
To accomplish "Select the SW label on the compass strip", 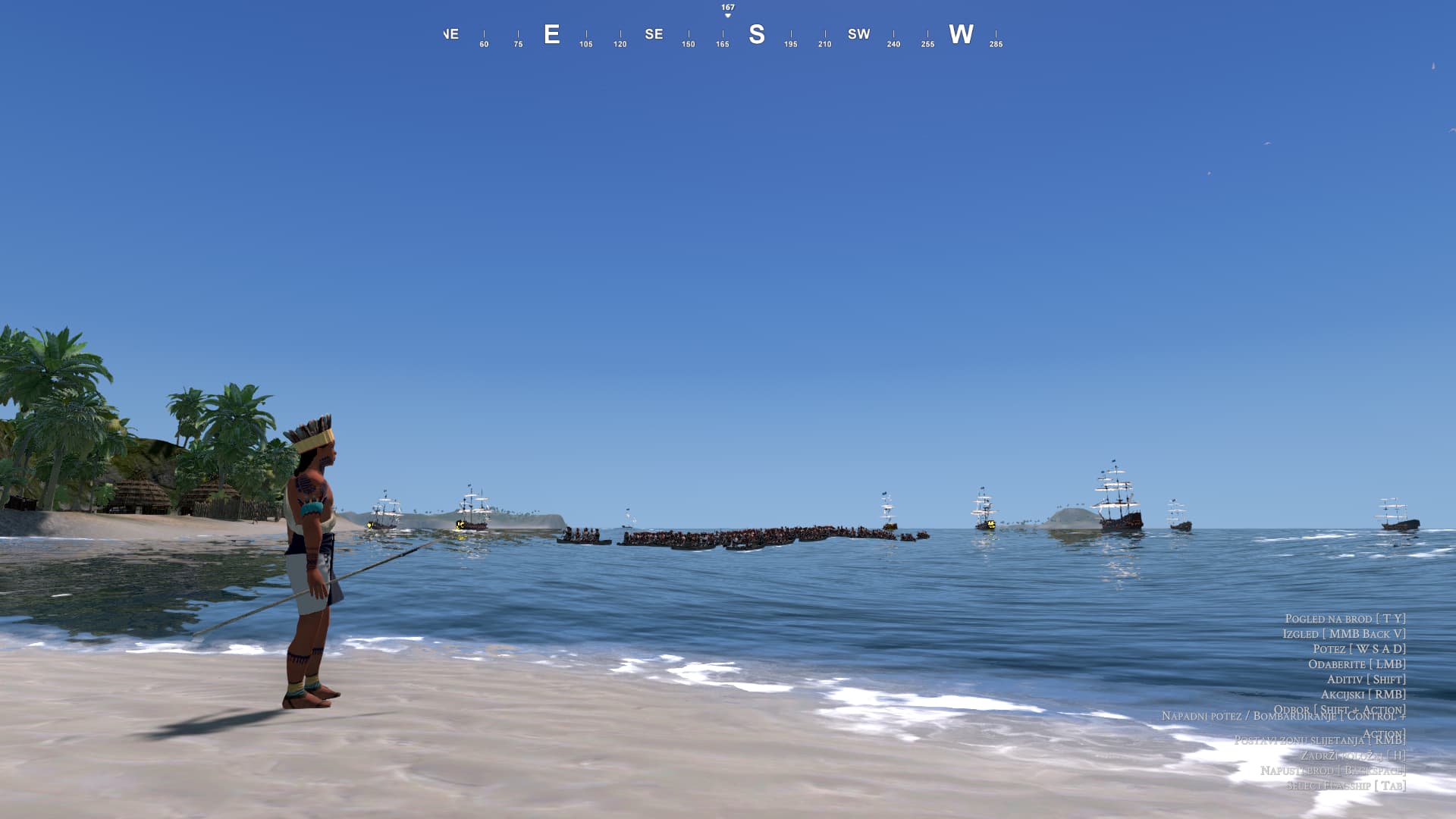I will point(858,33).
